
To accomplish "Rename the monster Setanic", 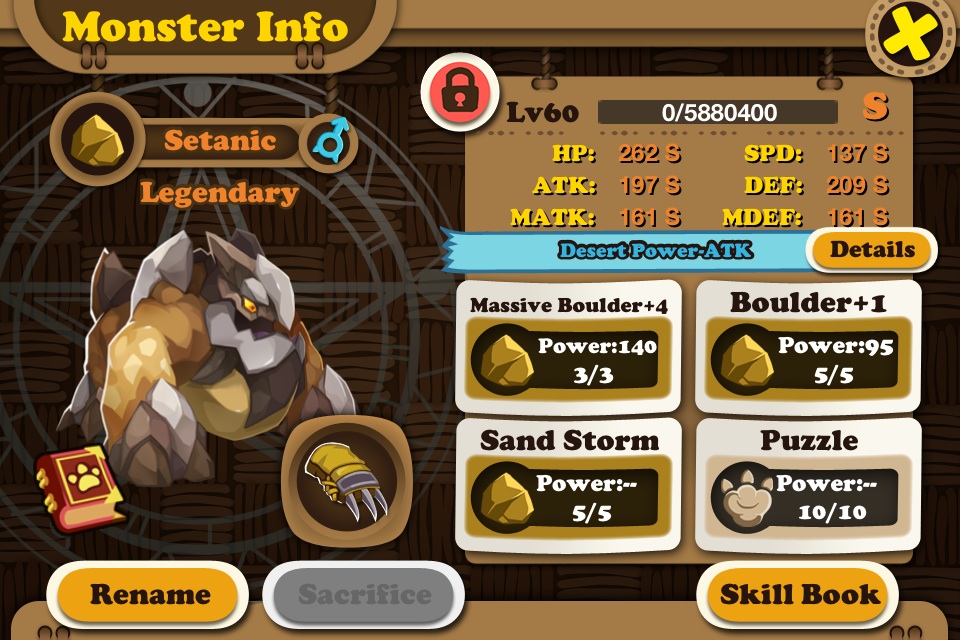I will [150, 595].
